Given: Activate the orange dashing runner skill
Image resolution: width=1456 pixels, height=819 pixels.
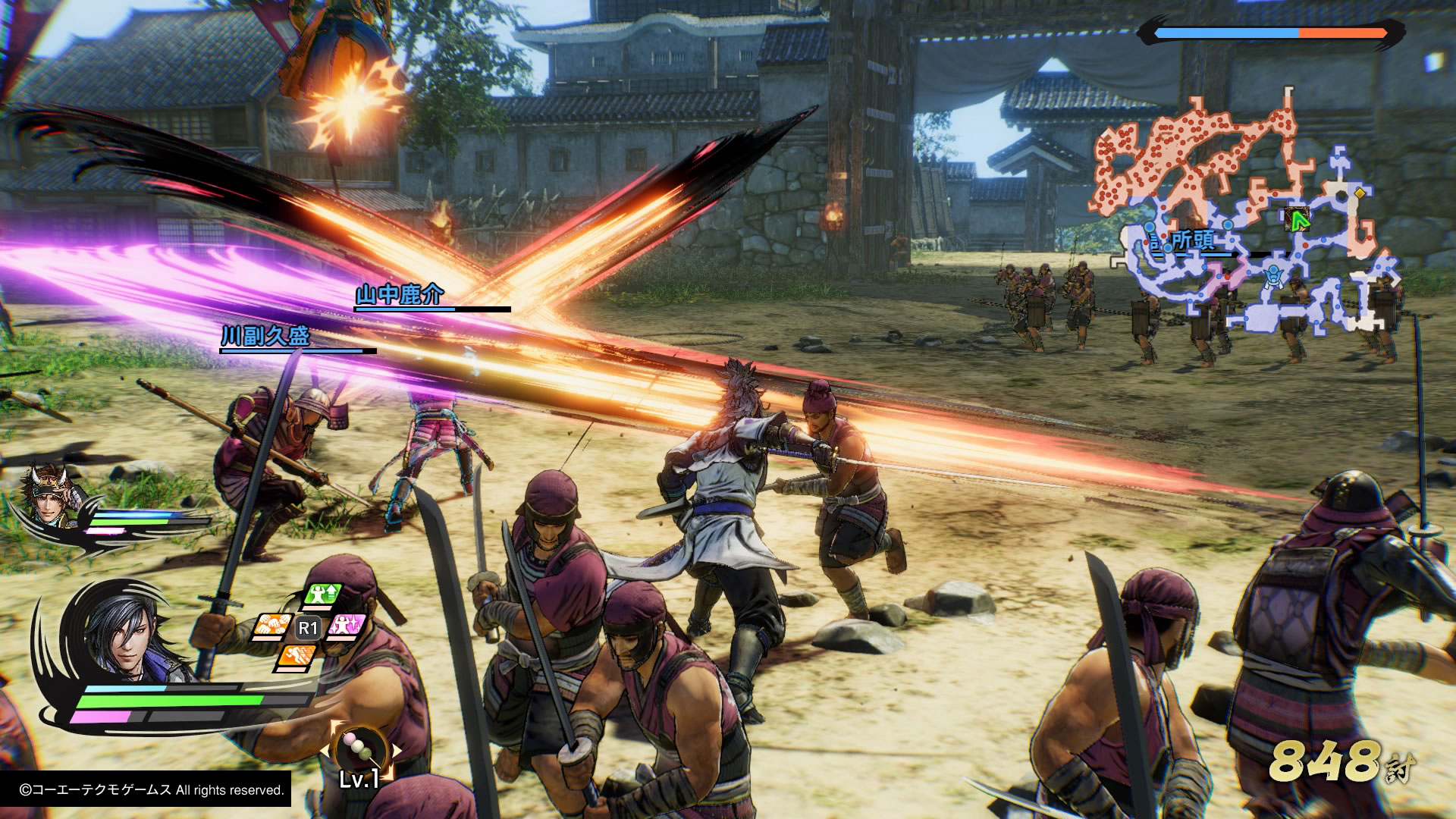Looking at the screenshot, I should point(297,655).
